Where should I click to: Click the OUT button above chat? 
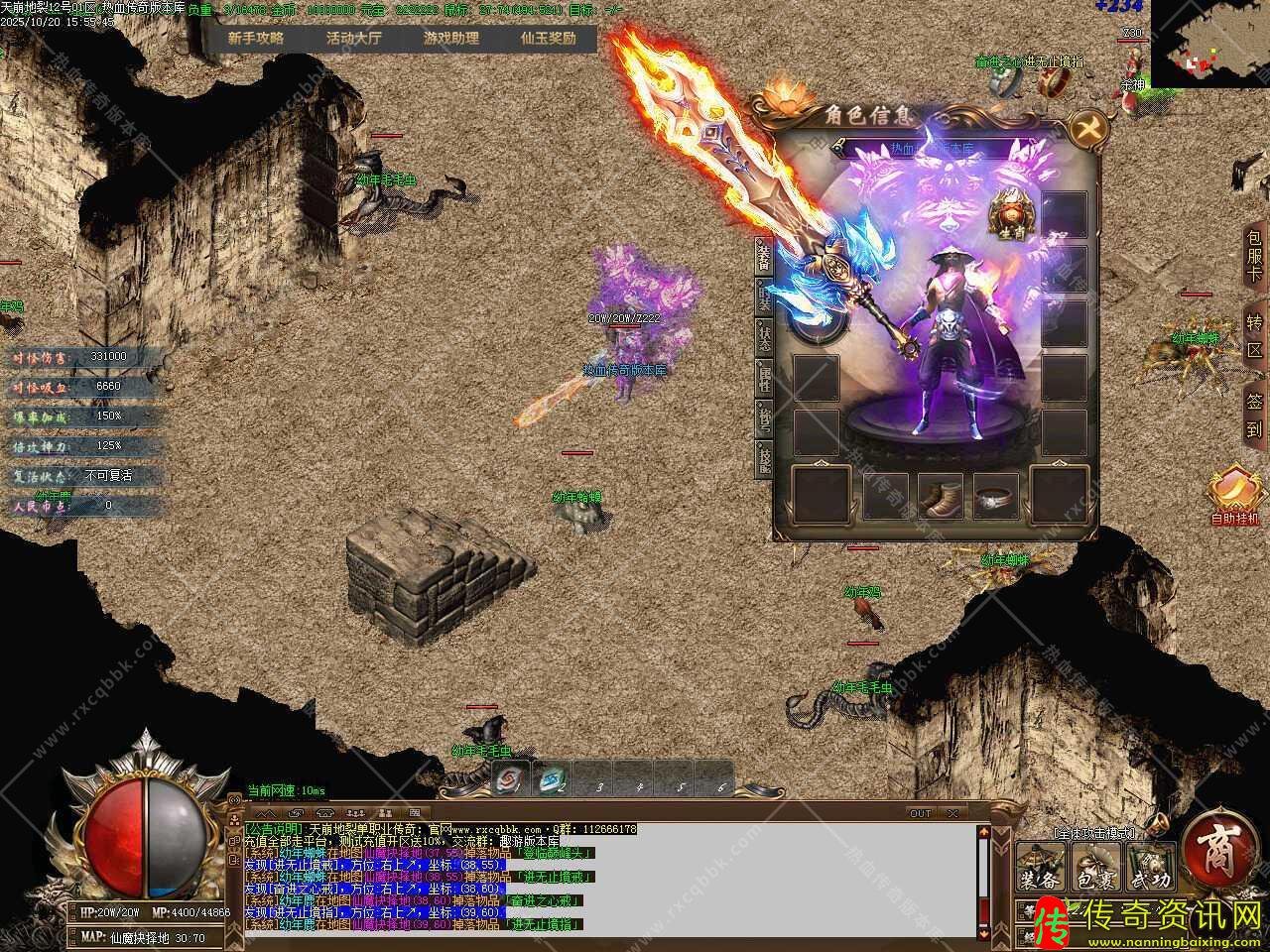(x=921, y=813)
